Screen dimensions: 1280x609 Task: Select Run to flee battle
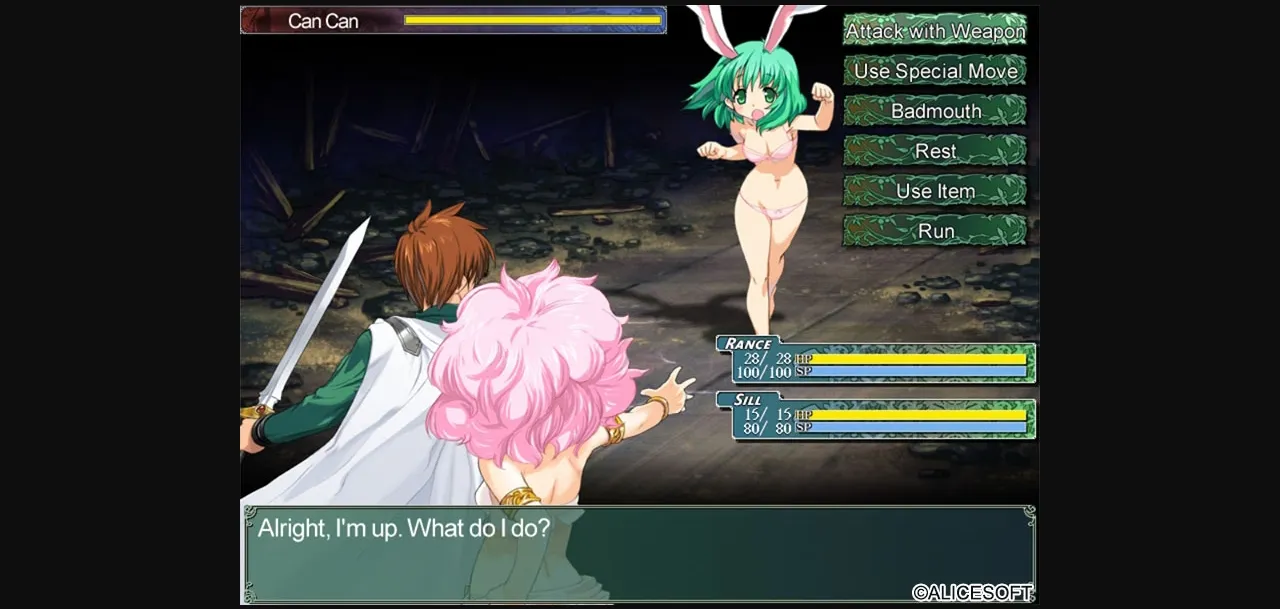click(x=935, y=231)
